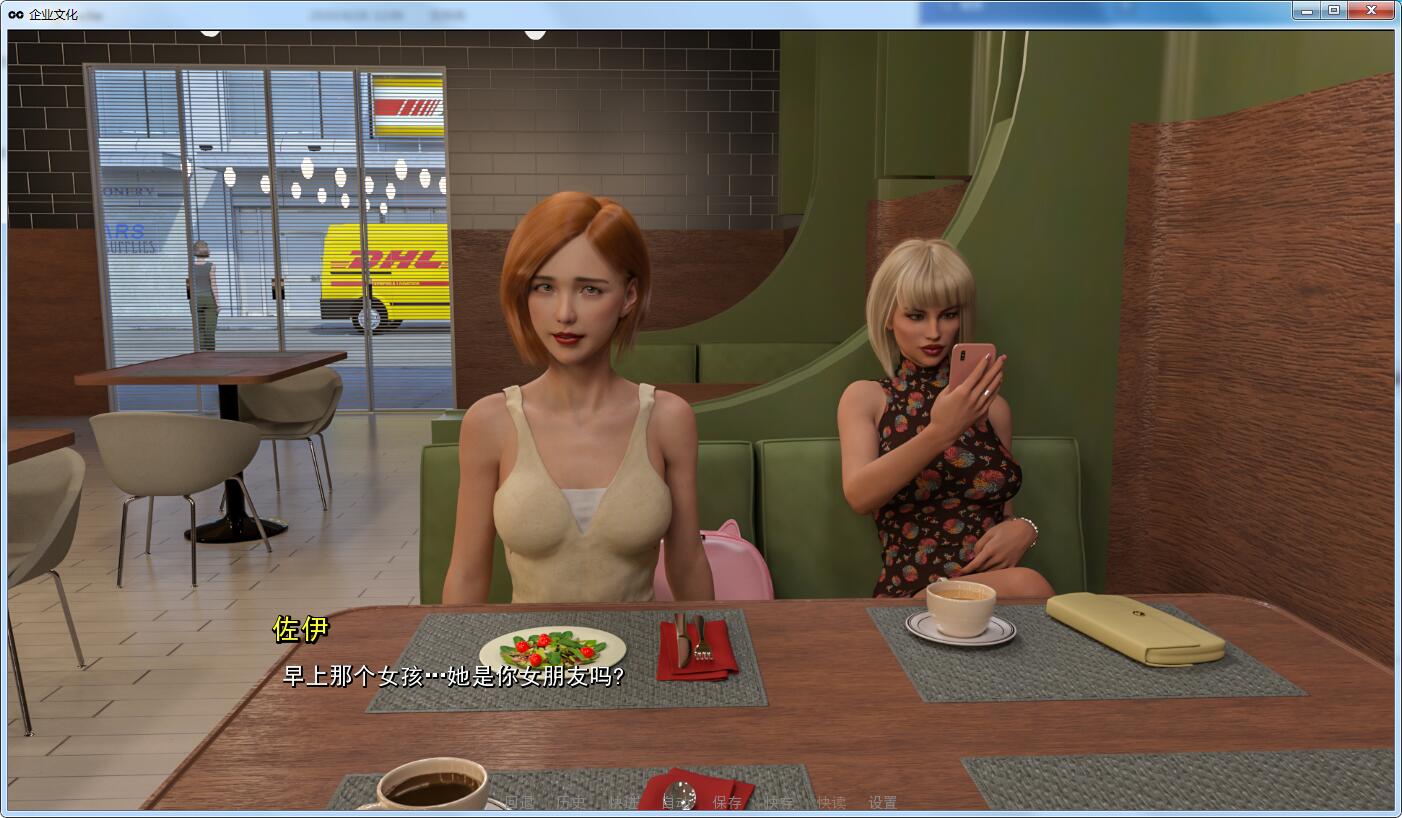
Task: Open the 历史 (history) log
Action: click(x=571, y=802)
